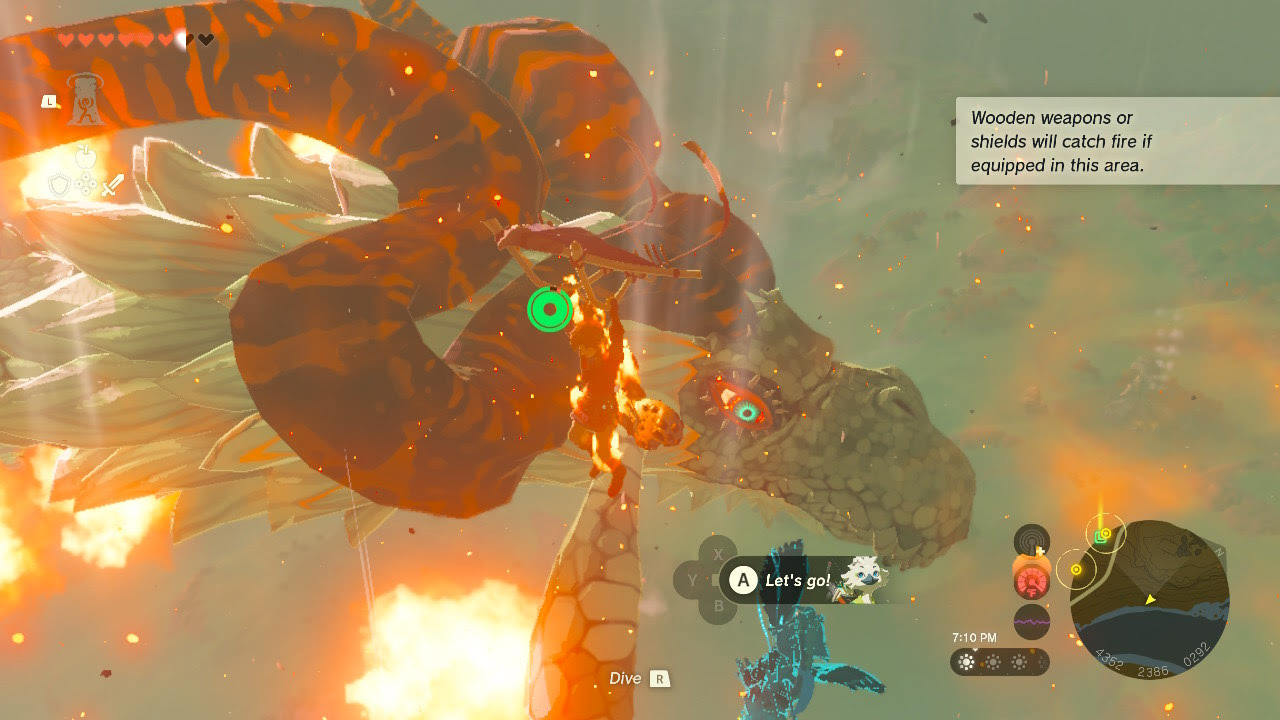The height and width of the screenshot is (720, 1280).
Task: Click the N compass letter on the minimap
Action: pyautogui.click(x=1220, y=553)
